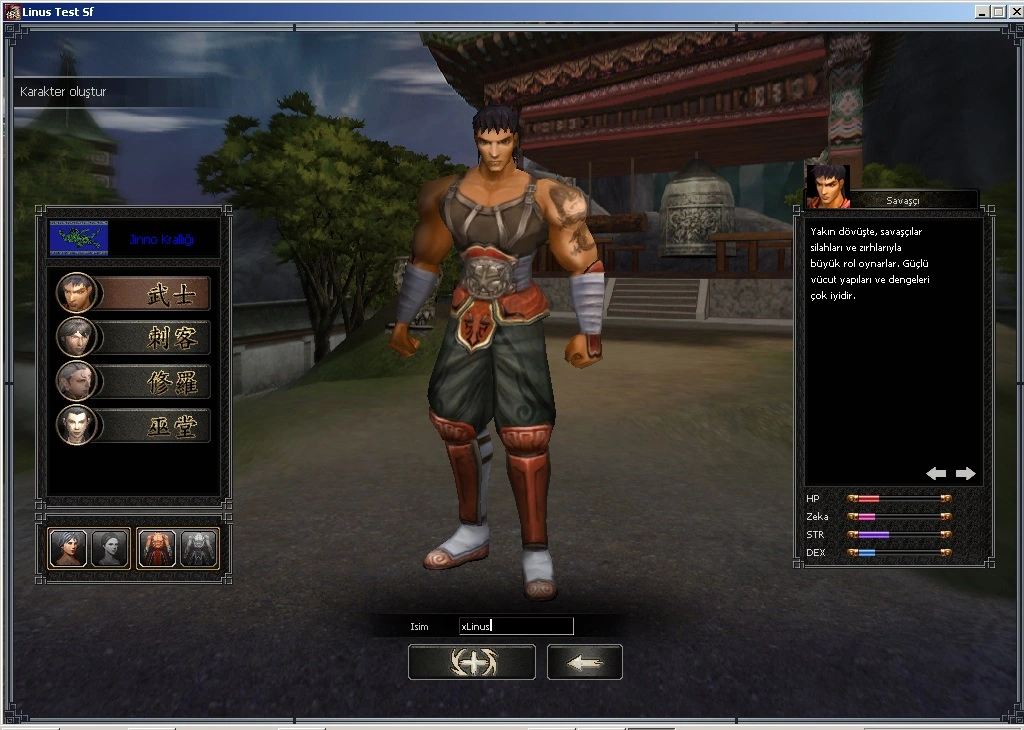1024x730 pixels.
Task: Go back with the left arrow button
Action: click(584, 662)
